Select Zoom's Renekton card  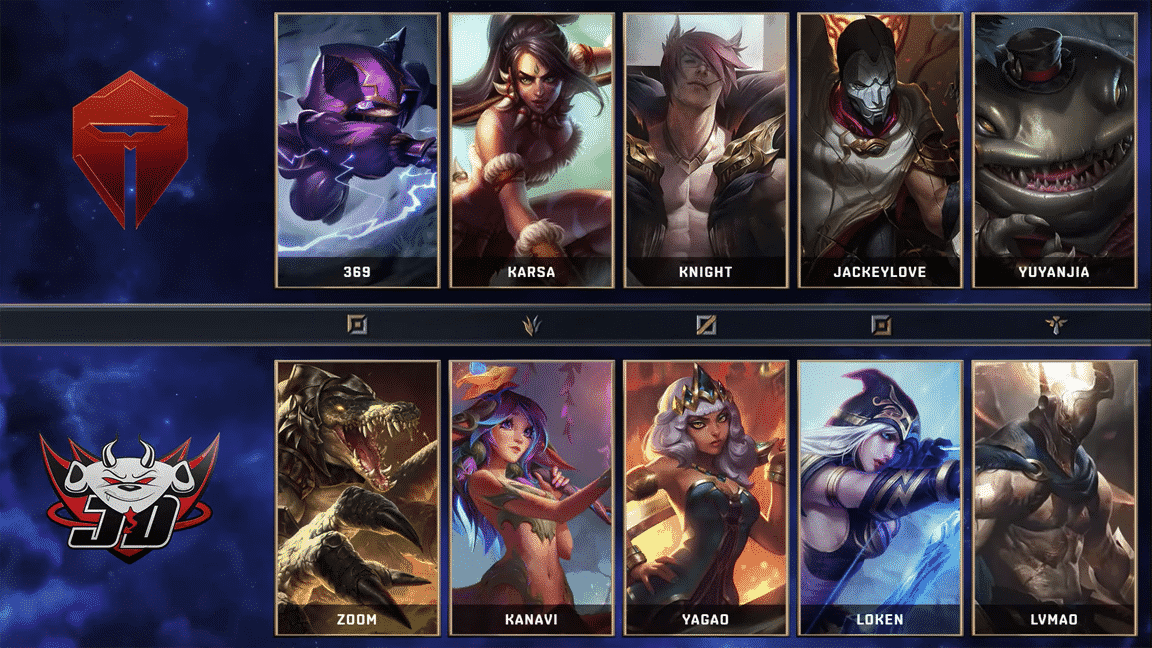tap(357, 498)
